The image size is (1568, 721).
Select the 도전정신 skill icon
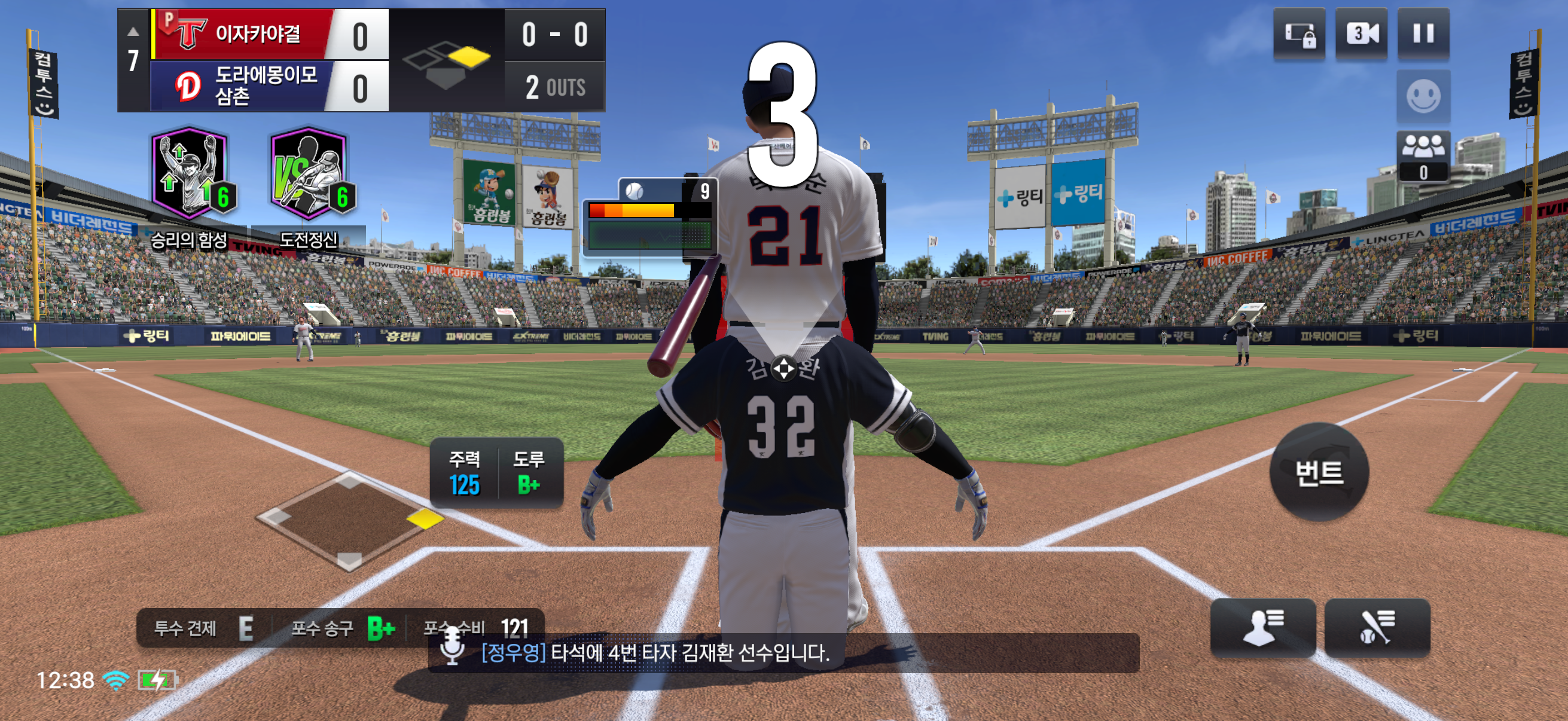click(309, 175)
